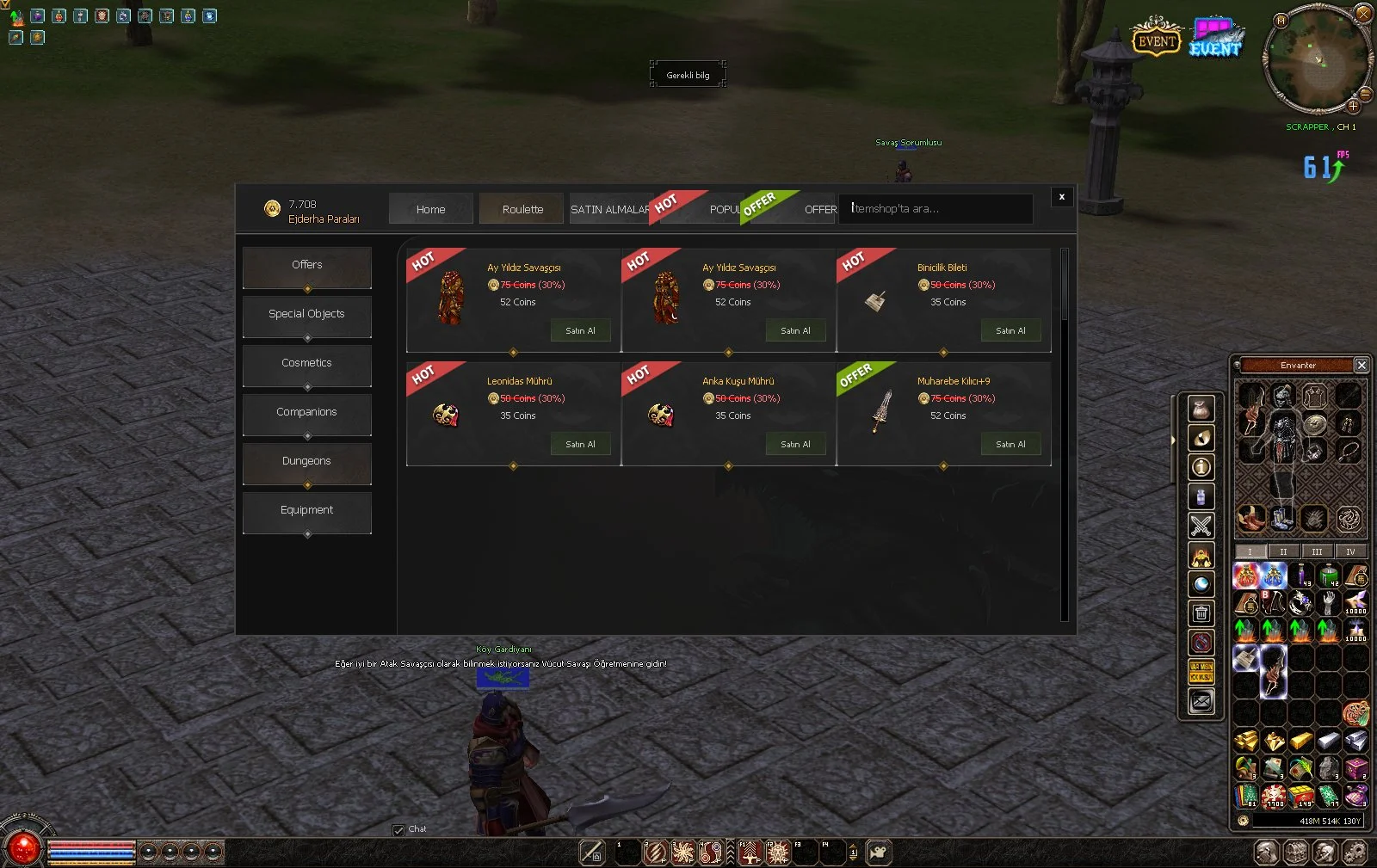Buy Muharebe Kılıcı+9 with Satın Al
This screenshot has width=1377, height=868.
(x=1010, y=445)
